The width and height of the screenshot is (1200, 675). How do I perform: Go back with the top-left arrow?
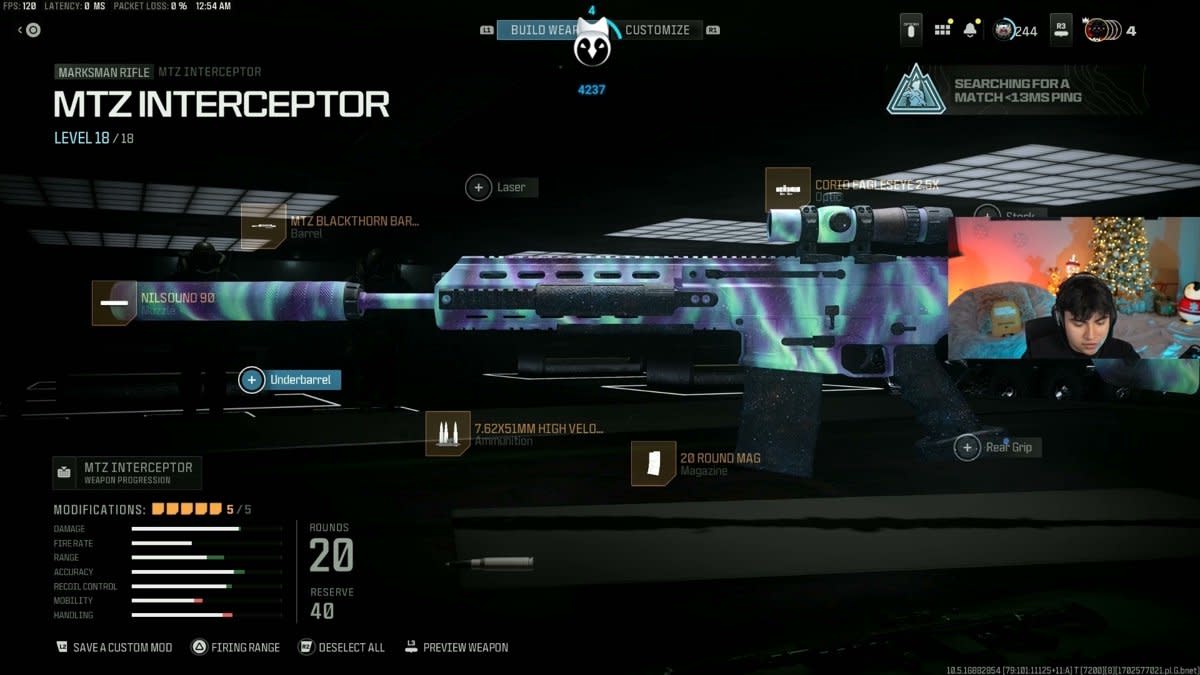coord(29,30)
